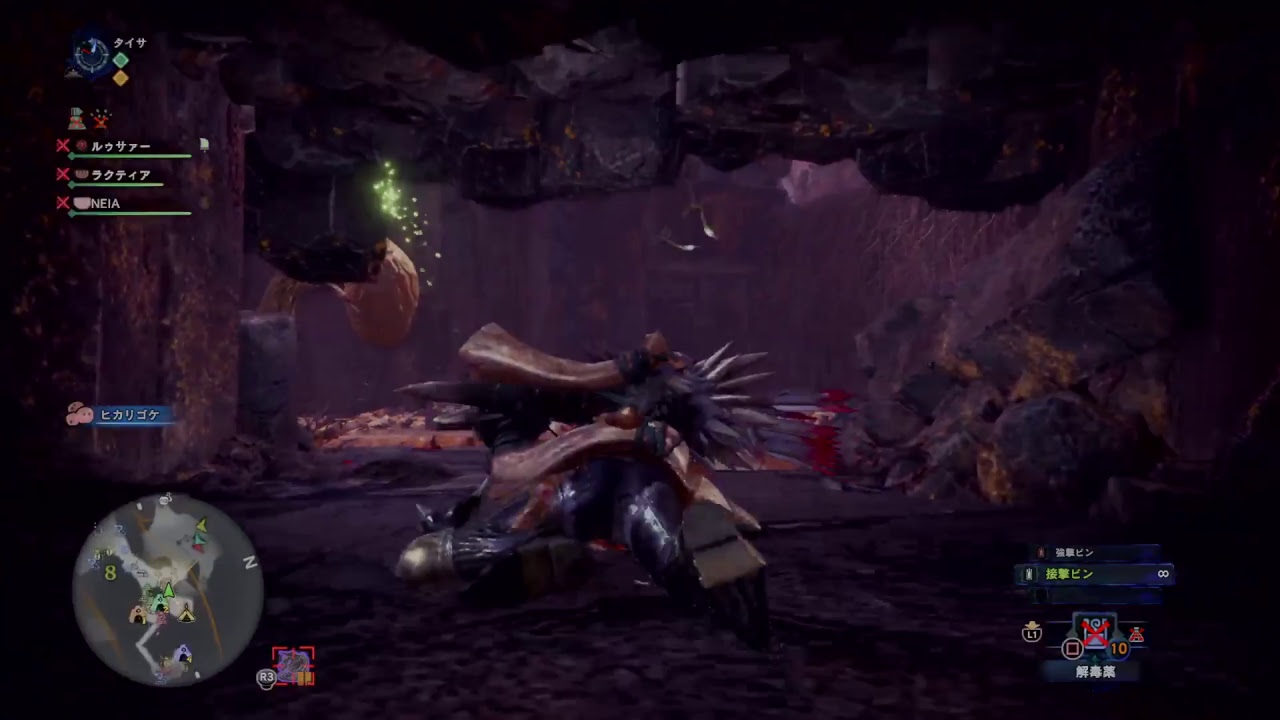1280x720 pixels.
Task: Select party member ラクティア in the list
Action: tap(120, 175)
